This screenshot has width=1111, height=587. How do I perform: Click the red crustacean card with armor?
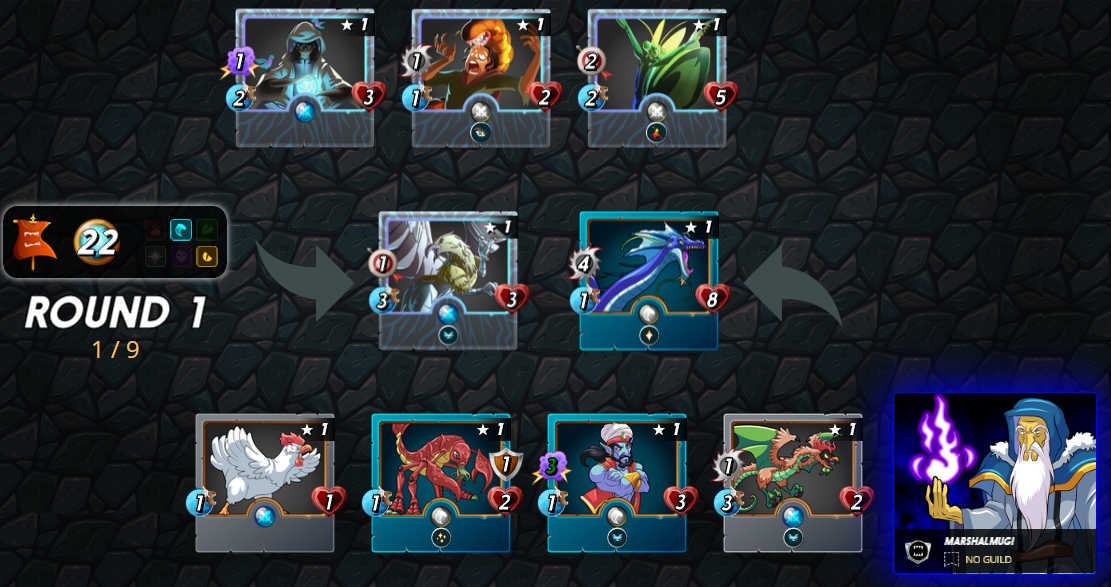click(x=441, y=474)
